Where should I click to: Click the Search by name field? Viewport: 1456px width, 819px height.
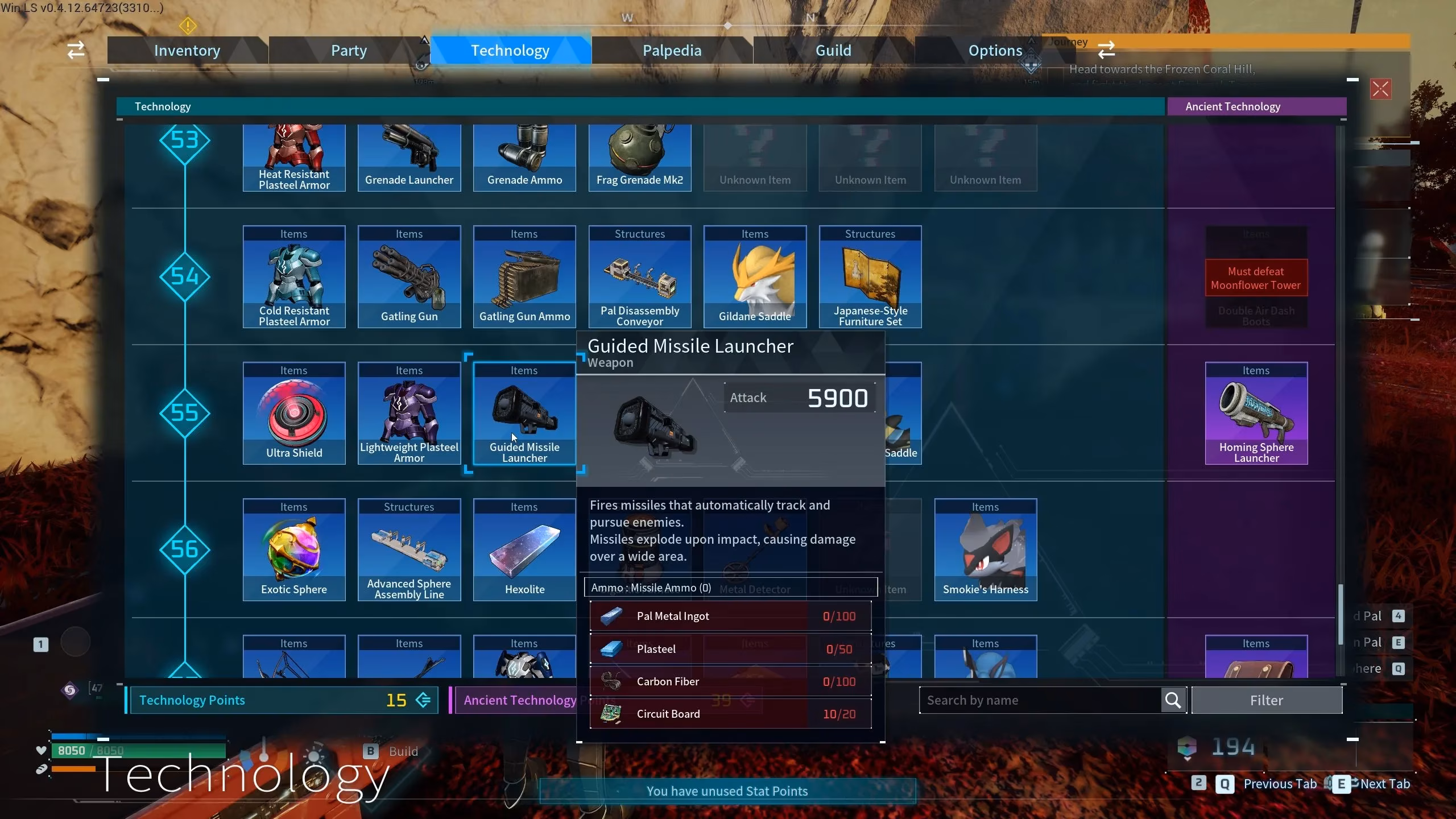click(x=1041, y=700)
